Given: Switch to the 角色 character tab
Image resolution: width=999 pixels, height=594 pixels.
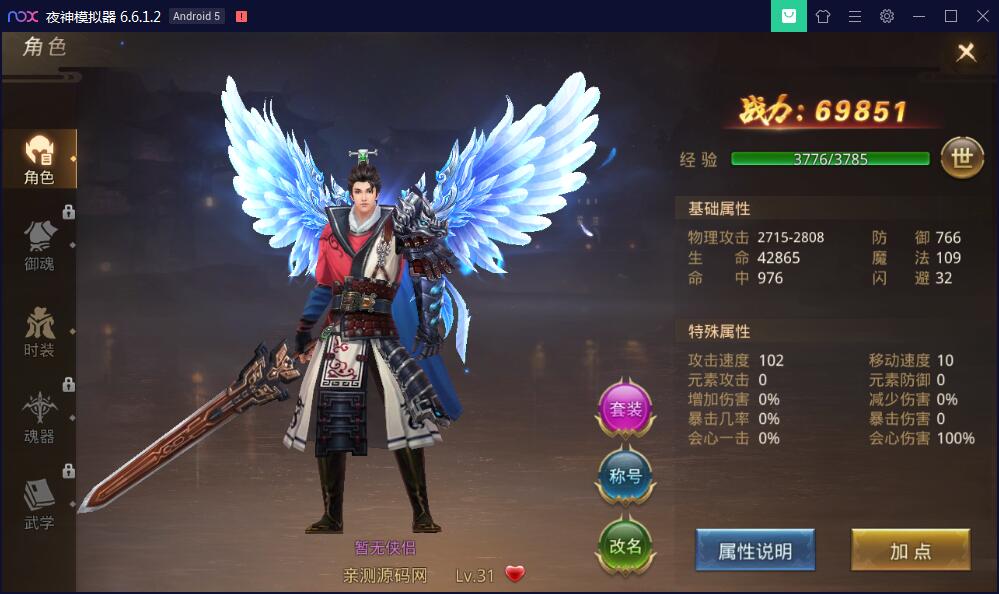Looking at the screenshot, I should (39, 160).
